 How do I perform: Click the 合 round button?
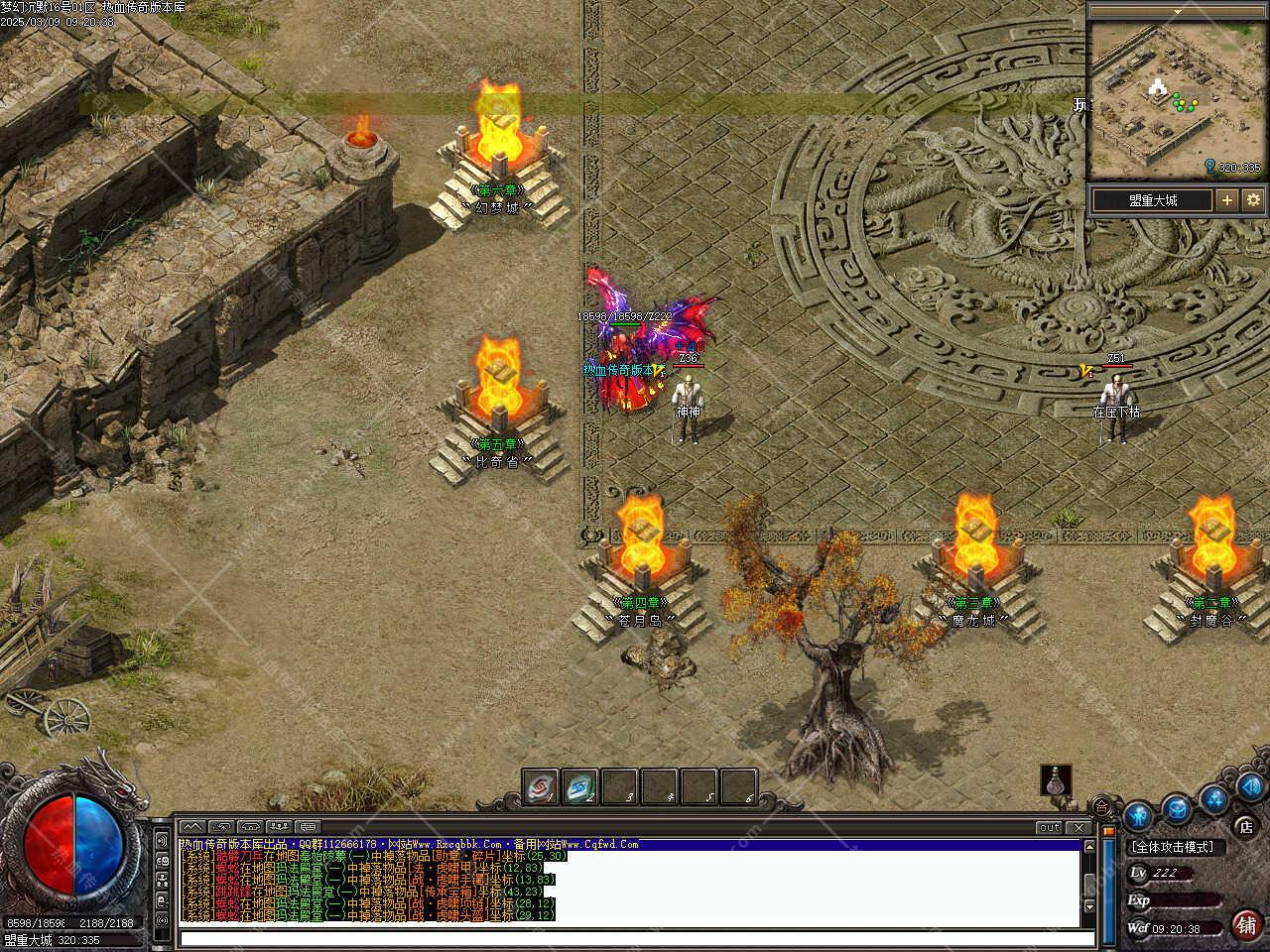coord(1102,805)
